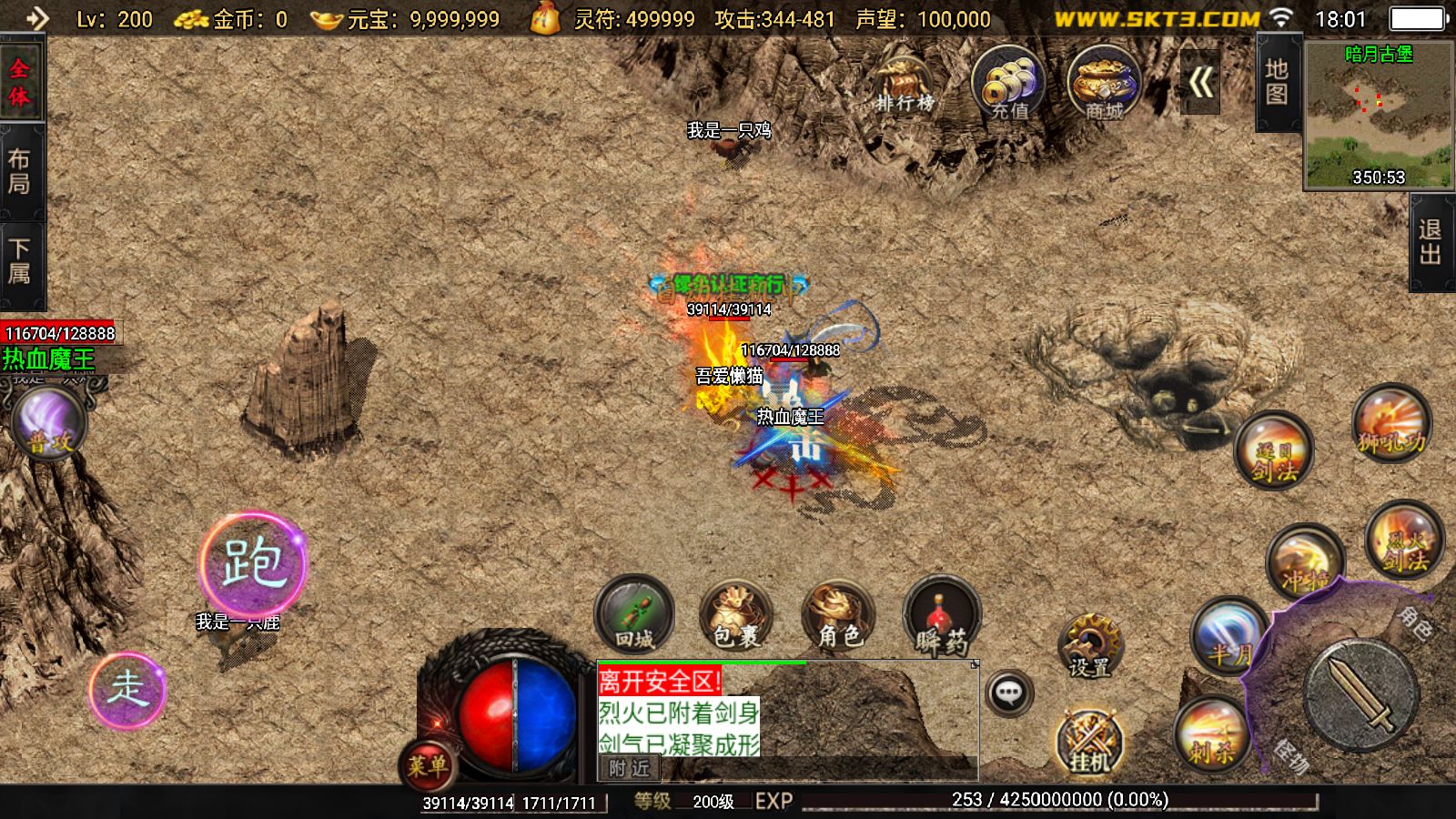This screenshot has width=1456, height=819.
Task: Toggle the 跑 run button
Action: (252, 562)
